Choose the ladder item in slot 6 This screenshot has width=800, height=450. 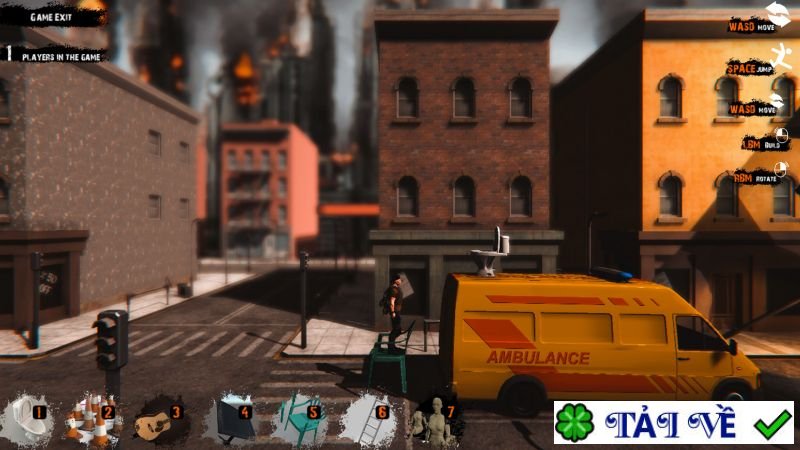pos(366,419)
